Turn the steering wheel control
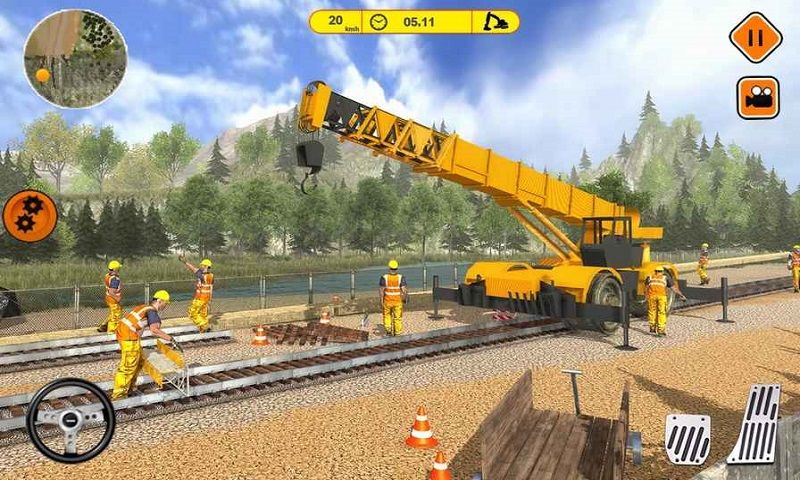 (x=70, y=420)
